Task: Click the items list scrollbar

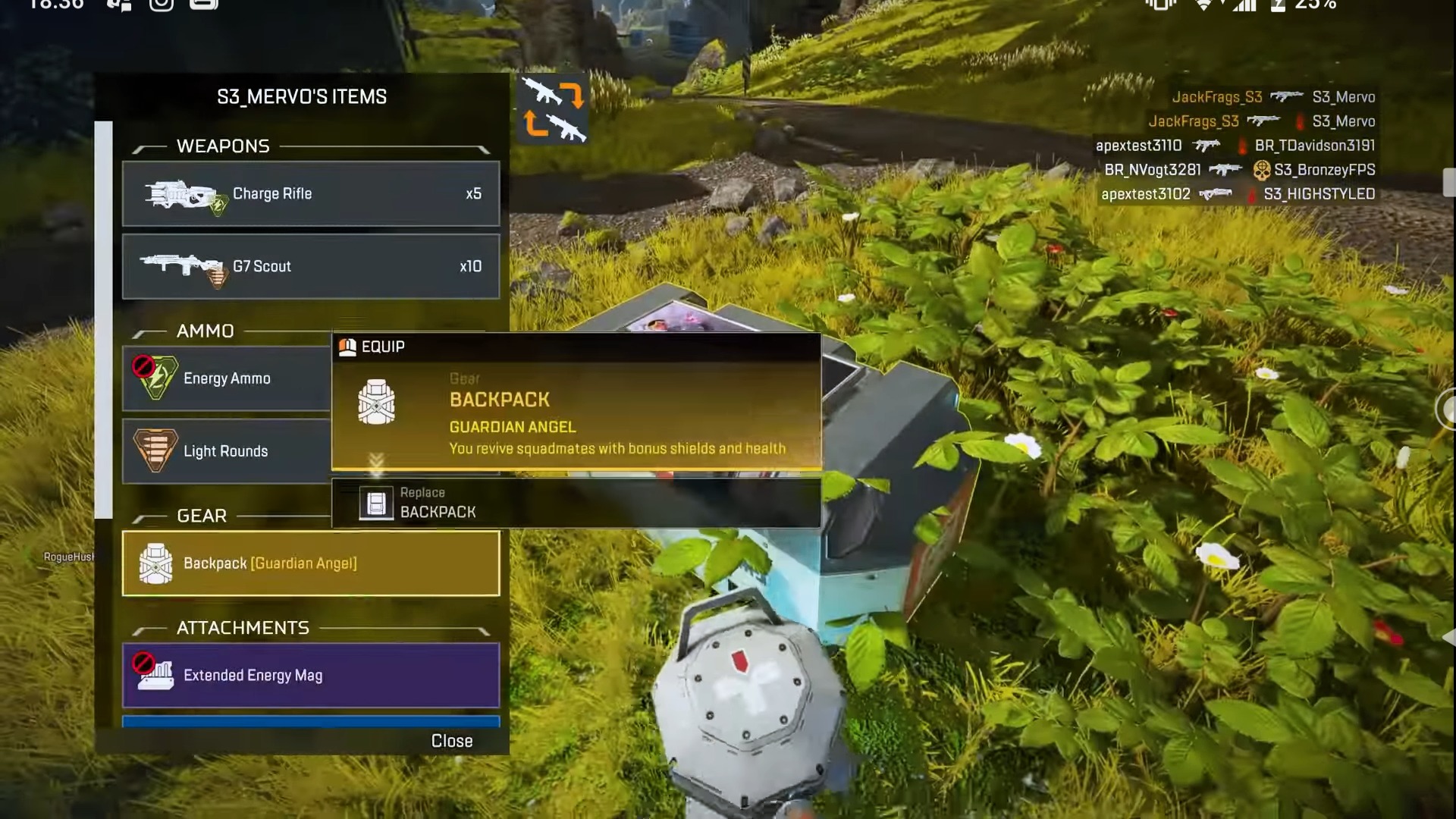Action: click(104, 318)
